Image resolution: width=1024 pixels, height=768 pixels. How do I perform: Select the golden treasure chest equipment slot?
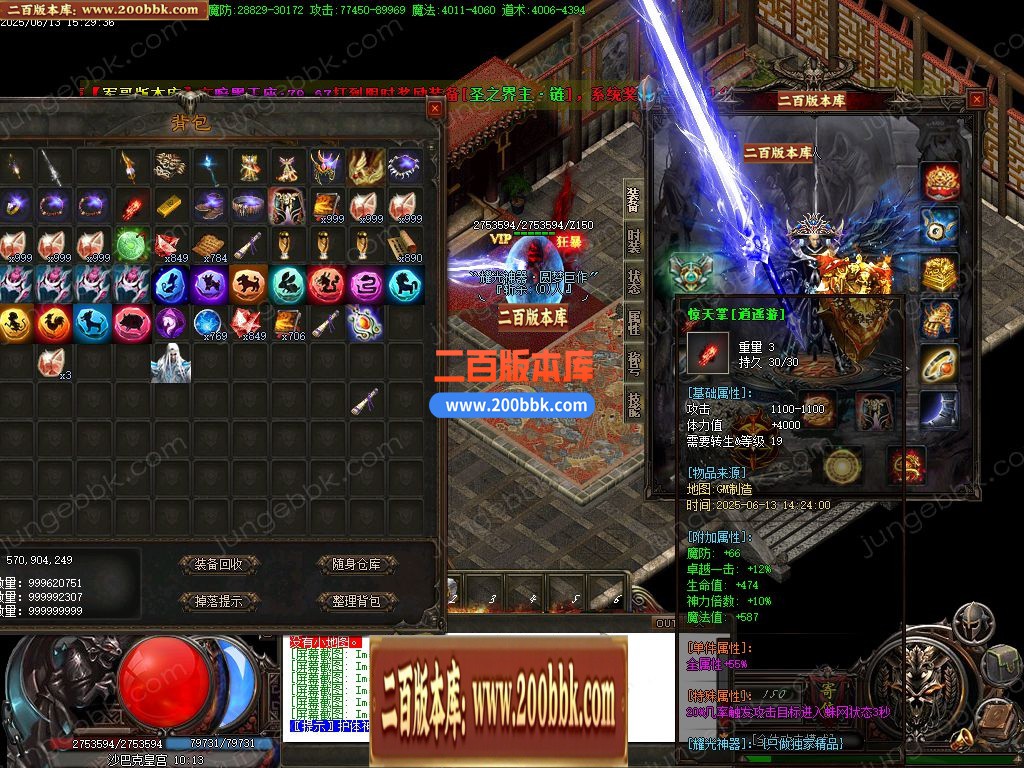(x=939, y=273)
